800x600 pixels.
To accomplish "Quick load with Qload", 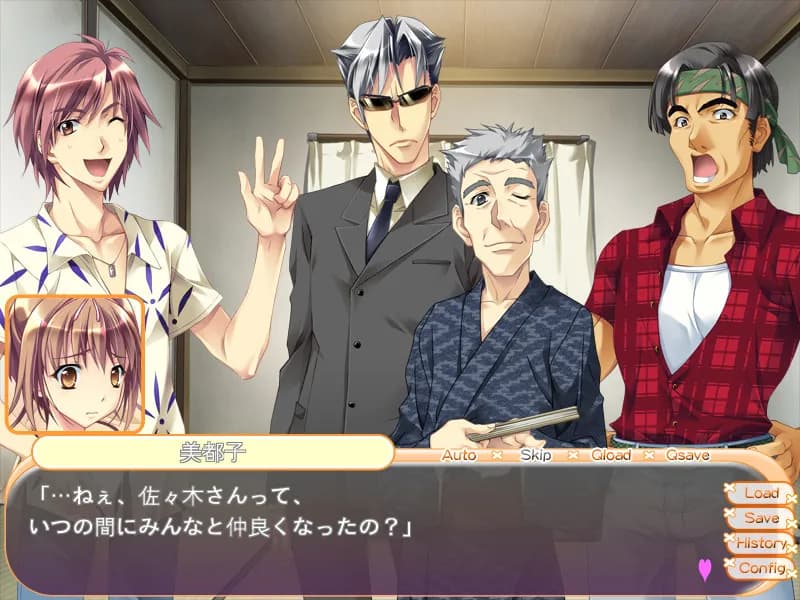I will (610, 454).
